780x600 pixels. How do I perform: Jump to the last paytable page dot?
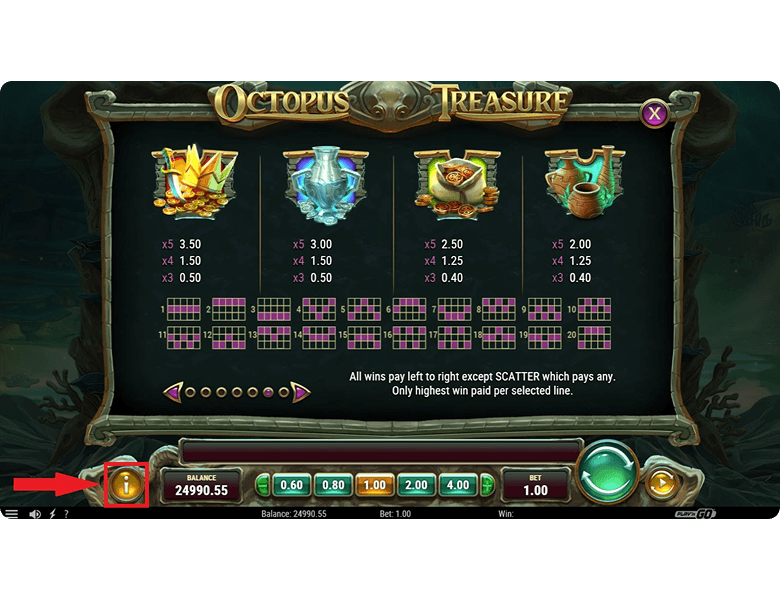283,392
